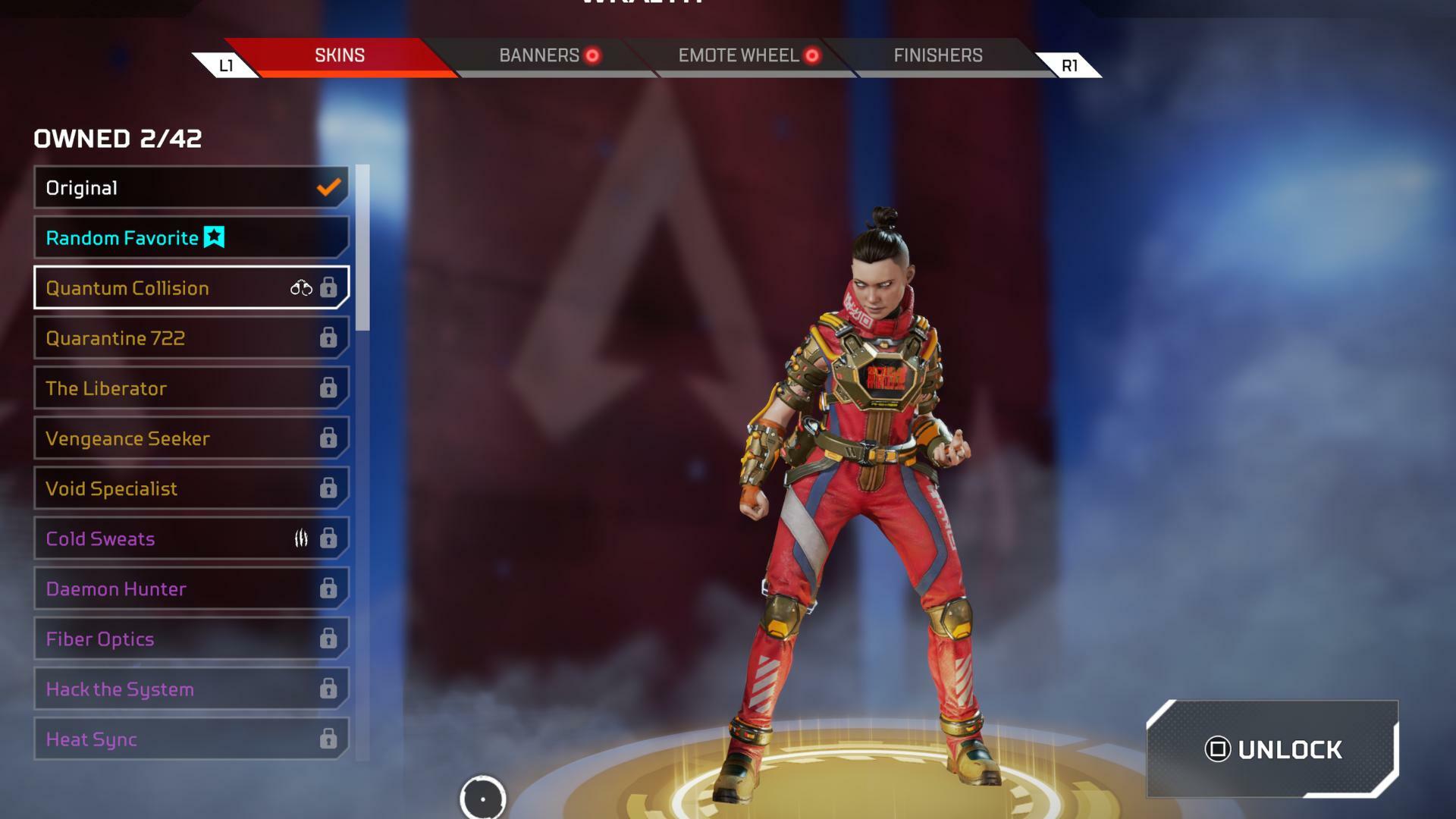Viewport: 1456px width, 819px height.
Task: Unlock the selected skin
Action: point(1272,749)
